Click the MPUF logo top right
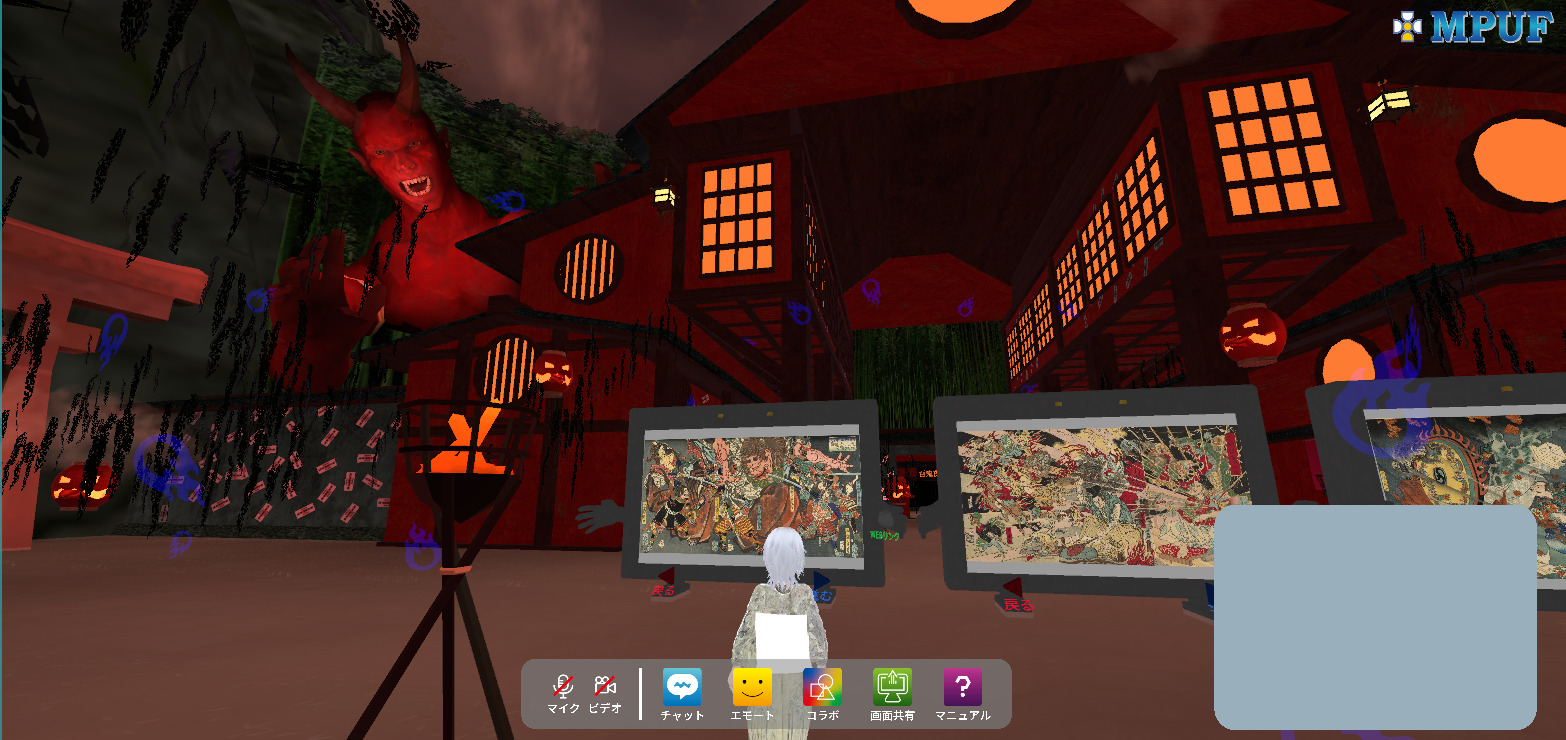Viewport: 1566px width, 740px height. (x=1490, y=28)
